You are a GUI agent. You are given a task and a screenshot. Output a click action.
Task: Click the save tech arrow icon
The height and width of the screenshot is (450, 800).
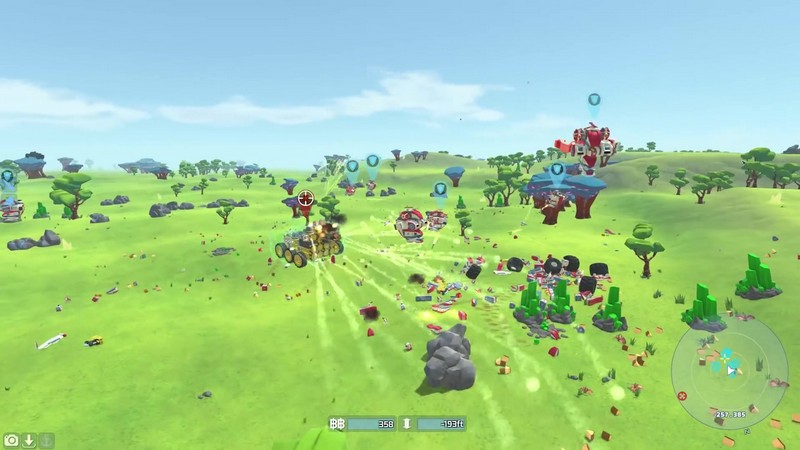[29, 440]
